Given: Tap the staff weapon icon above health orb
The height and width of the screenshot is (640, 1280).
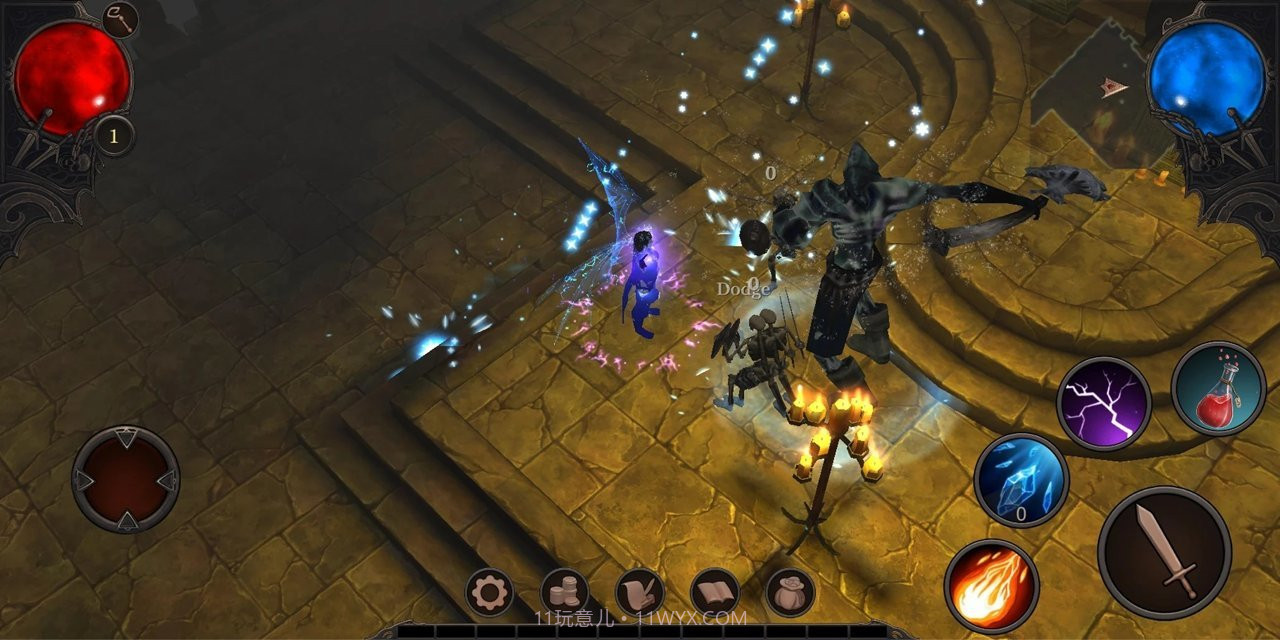Looking at the screenshot, I should pyautogui.click(x=121, y=20).
